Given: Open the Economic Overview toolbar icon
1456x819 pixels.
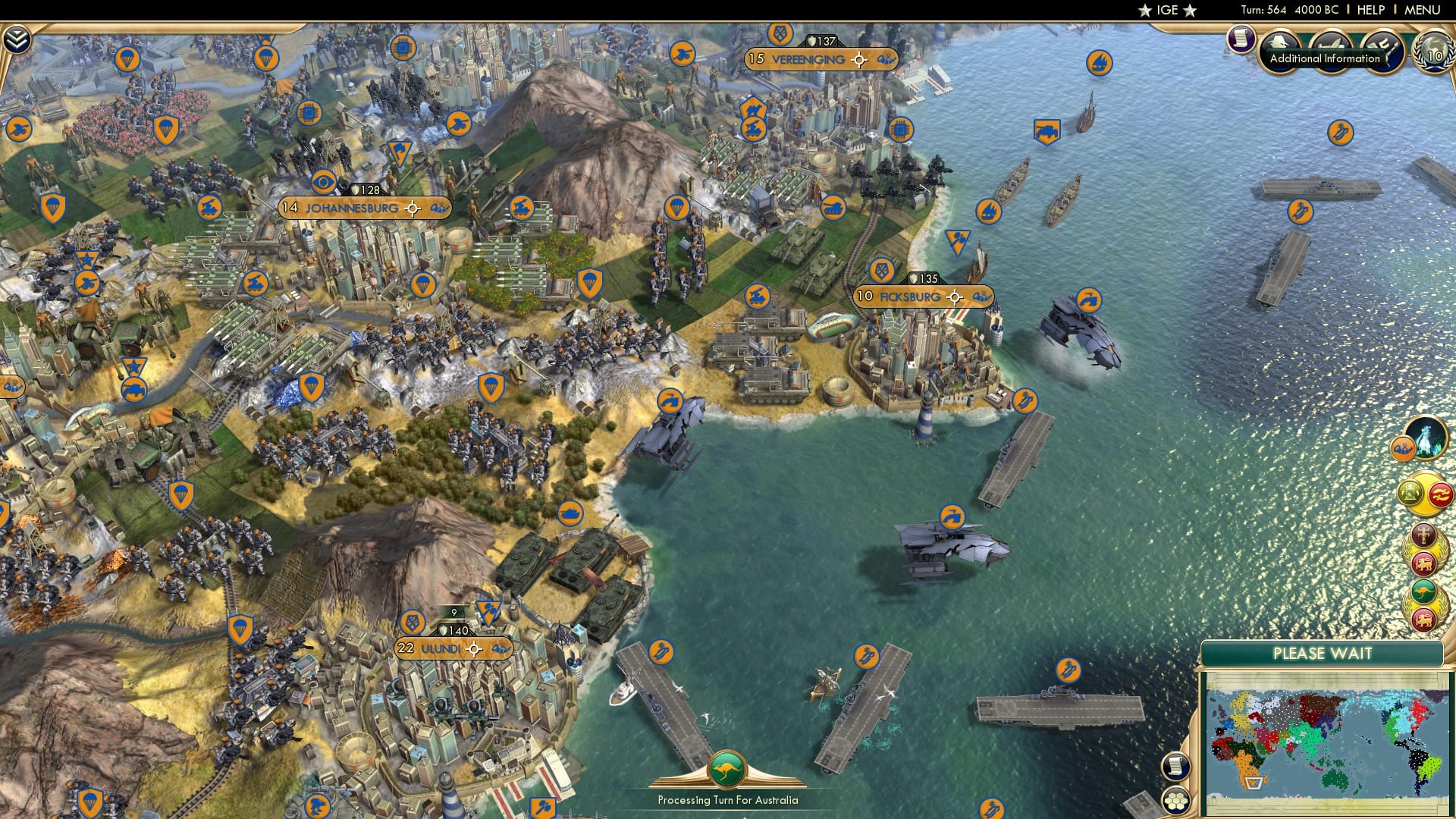Looking at the screenshot, I should coord(1329,44).
